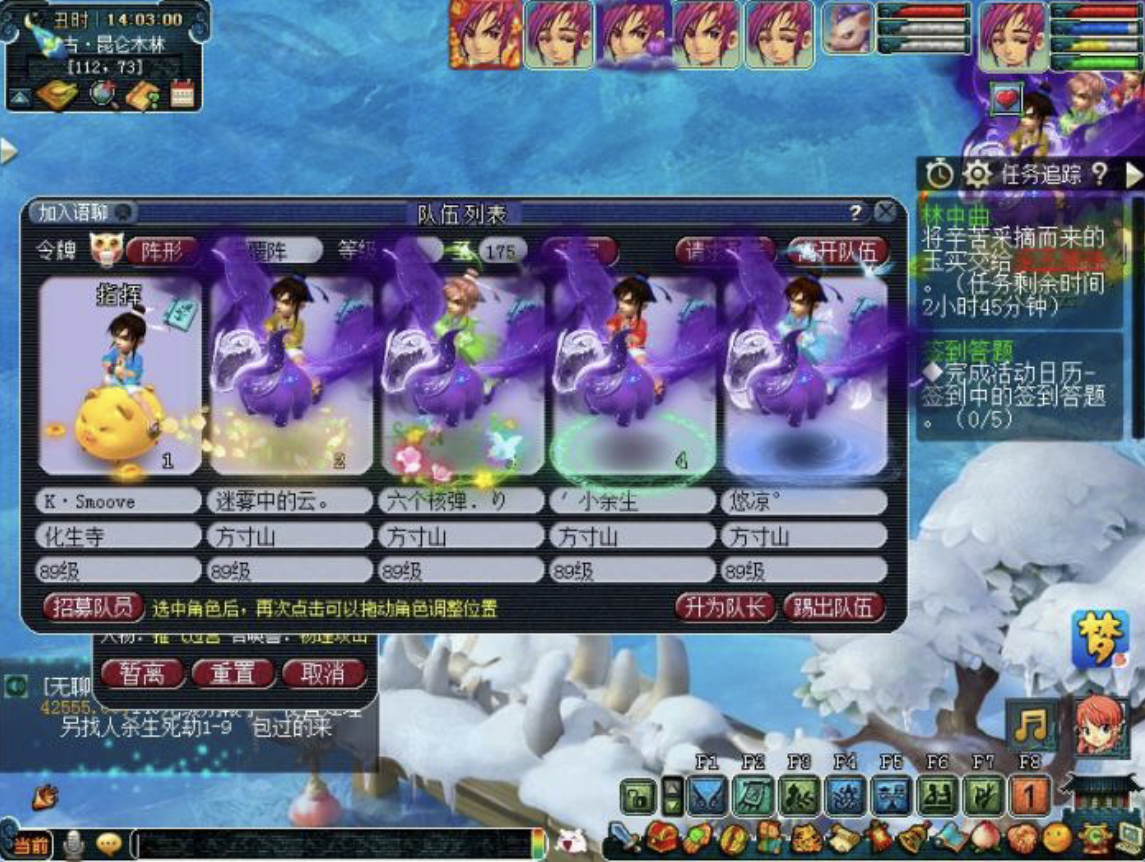1145x862 pixels.
Task: Close the 队伍列表 team list window
Action: click(x=885, y=212)
